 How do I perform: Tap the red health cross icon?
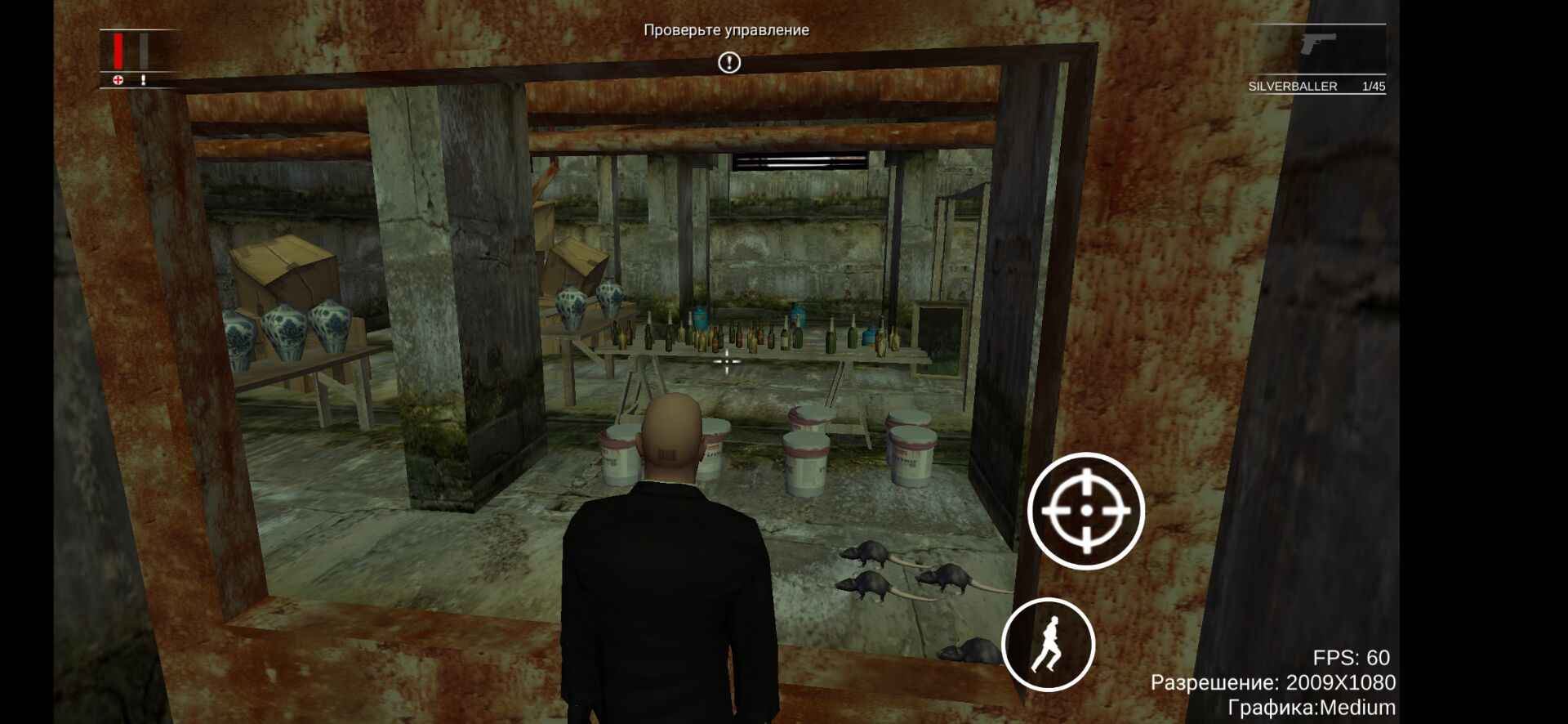click(x=117, y=80)
